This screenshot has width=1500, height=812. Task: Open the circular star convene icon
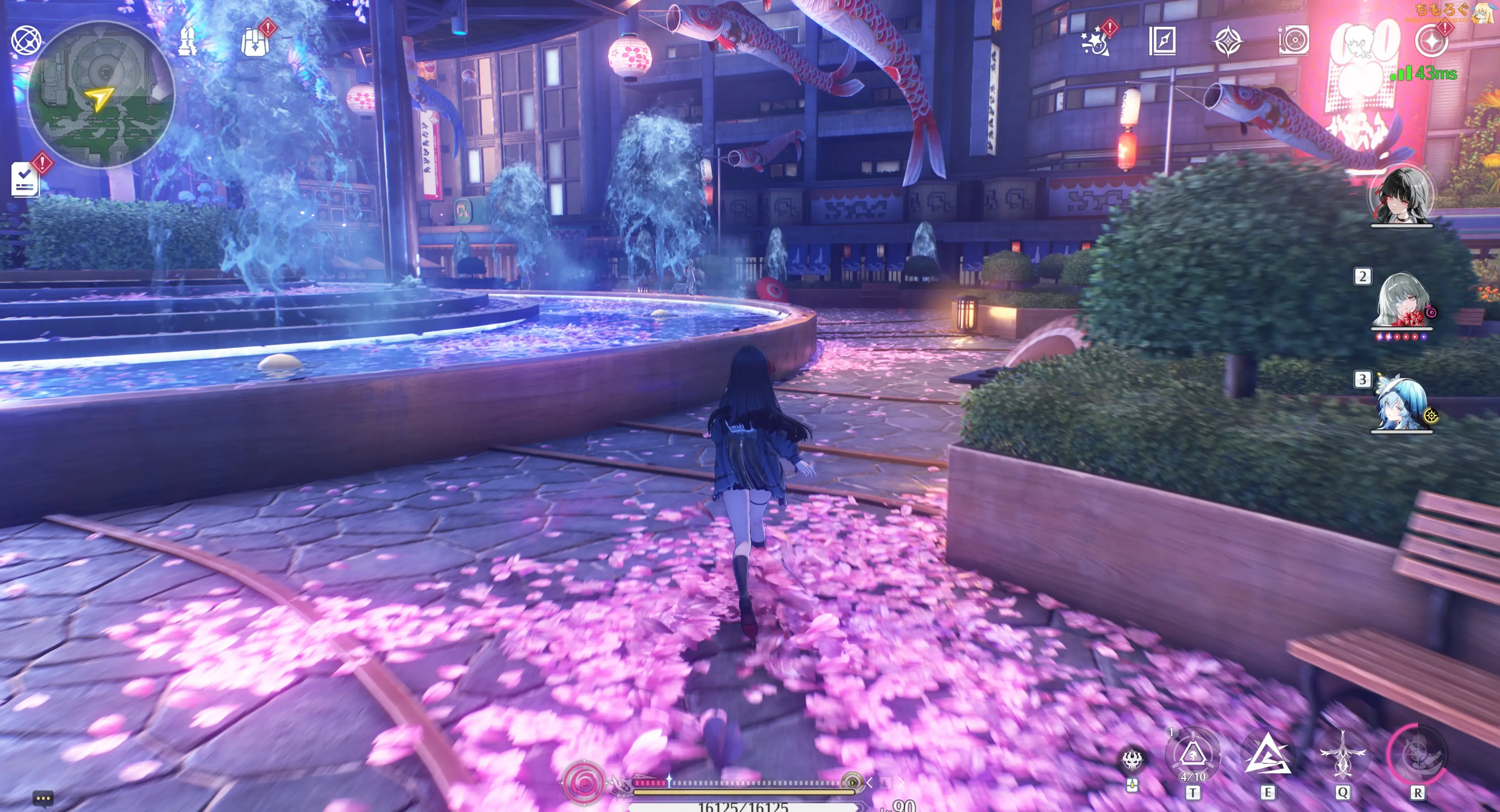pyautogui.click(x=1431, y=41)
